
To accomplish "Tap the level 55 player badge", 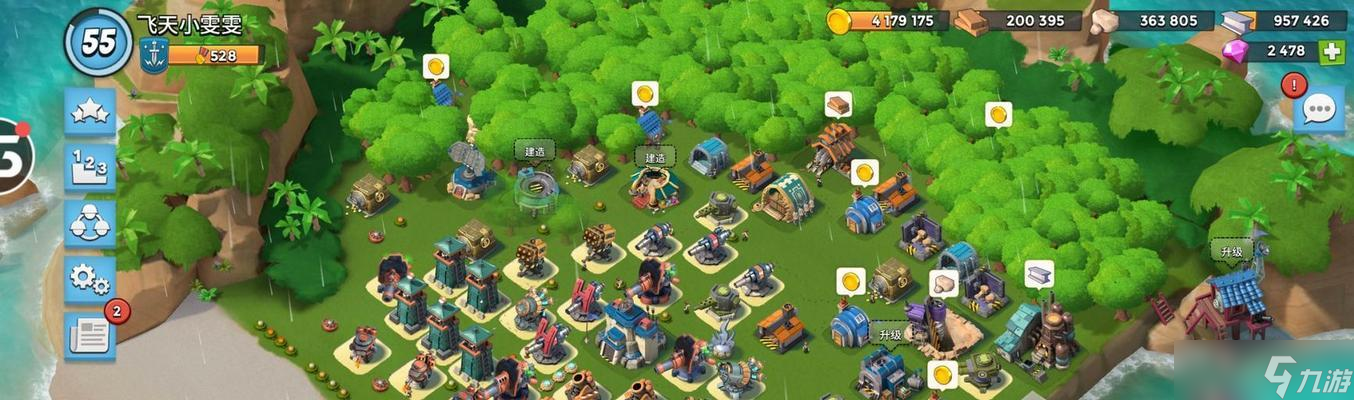I will tap(98, 42).
